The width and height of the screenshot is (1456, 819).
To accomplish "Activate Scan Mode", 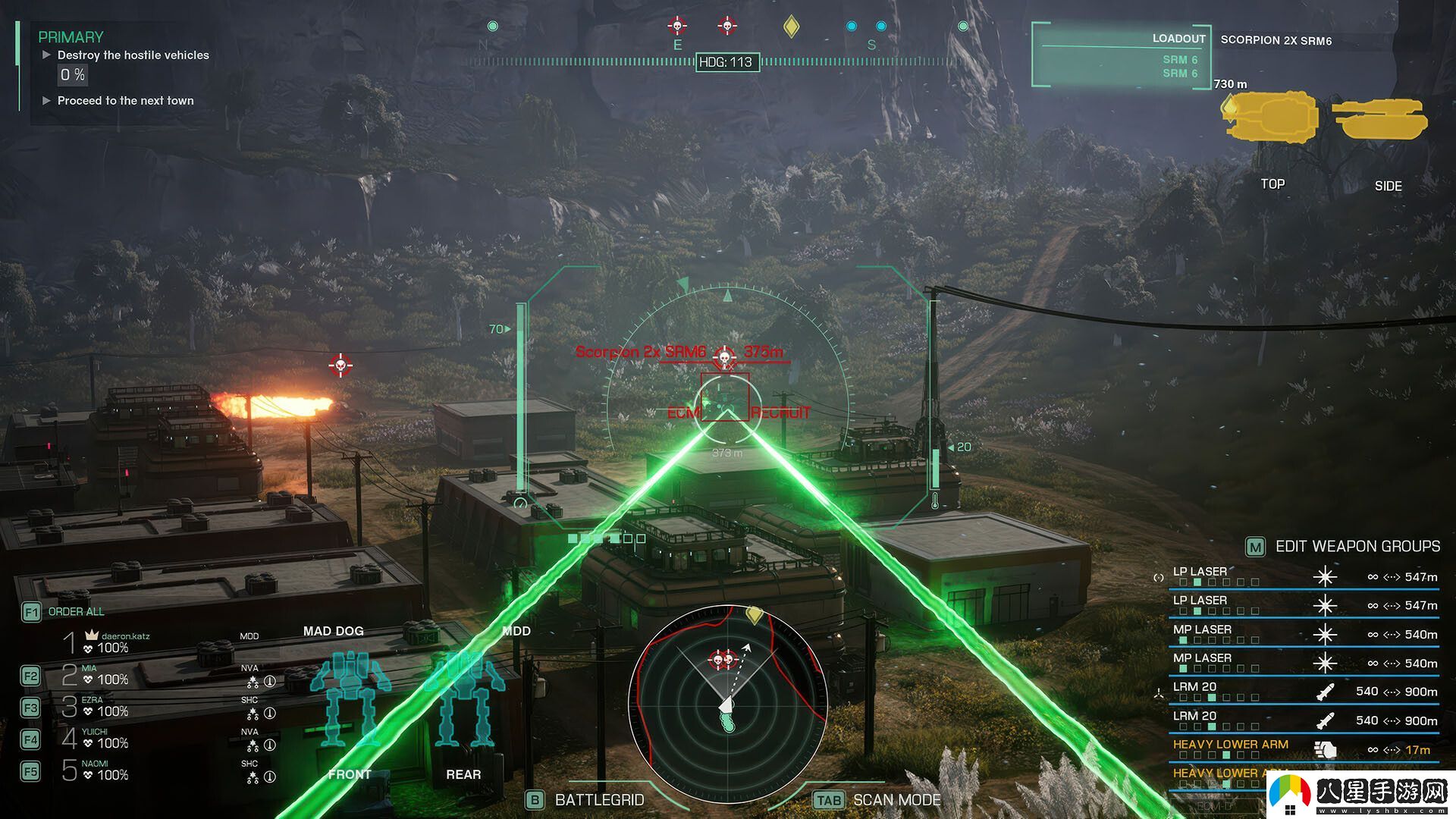I will [896, 800].
